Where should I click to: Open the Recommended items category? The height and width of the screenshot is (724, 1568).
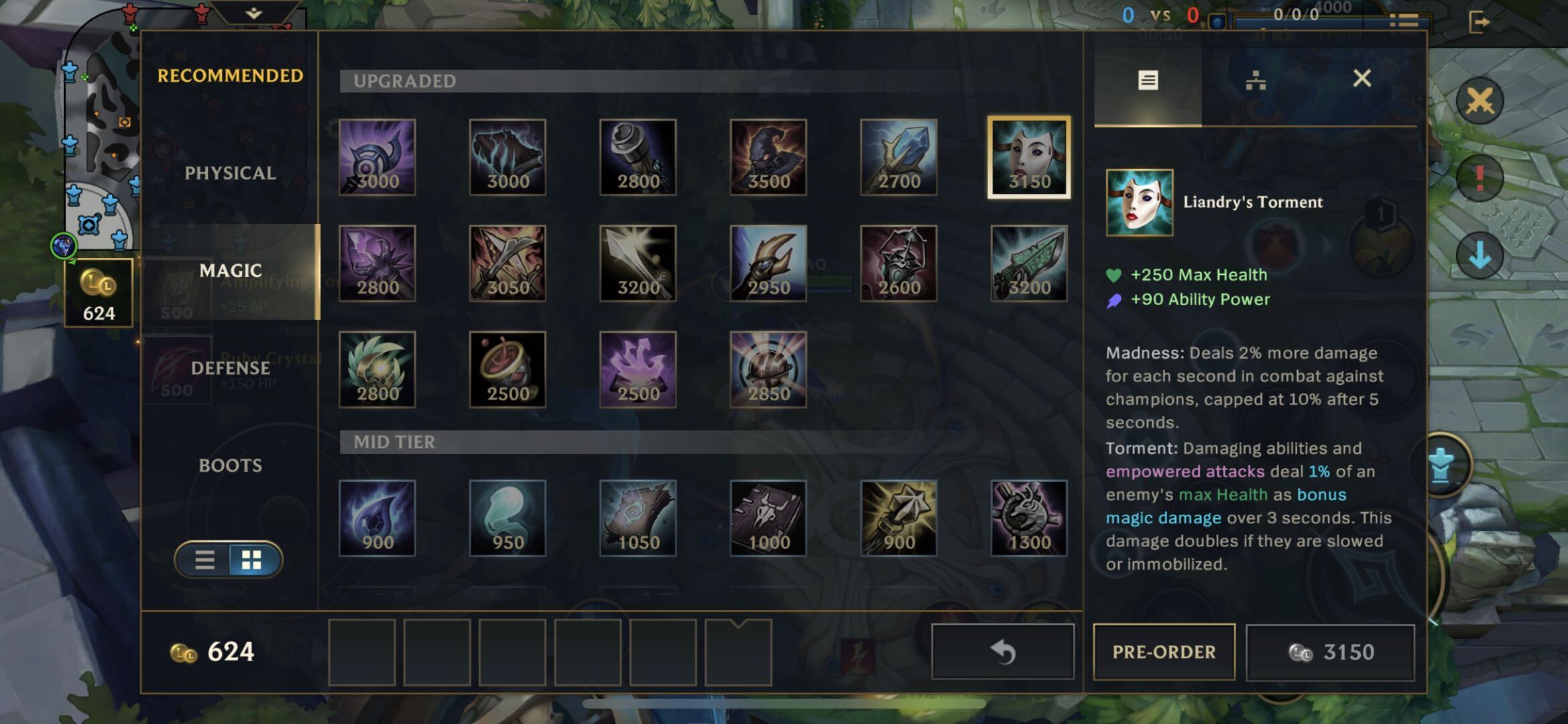[230, 76]
